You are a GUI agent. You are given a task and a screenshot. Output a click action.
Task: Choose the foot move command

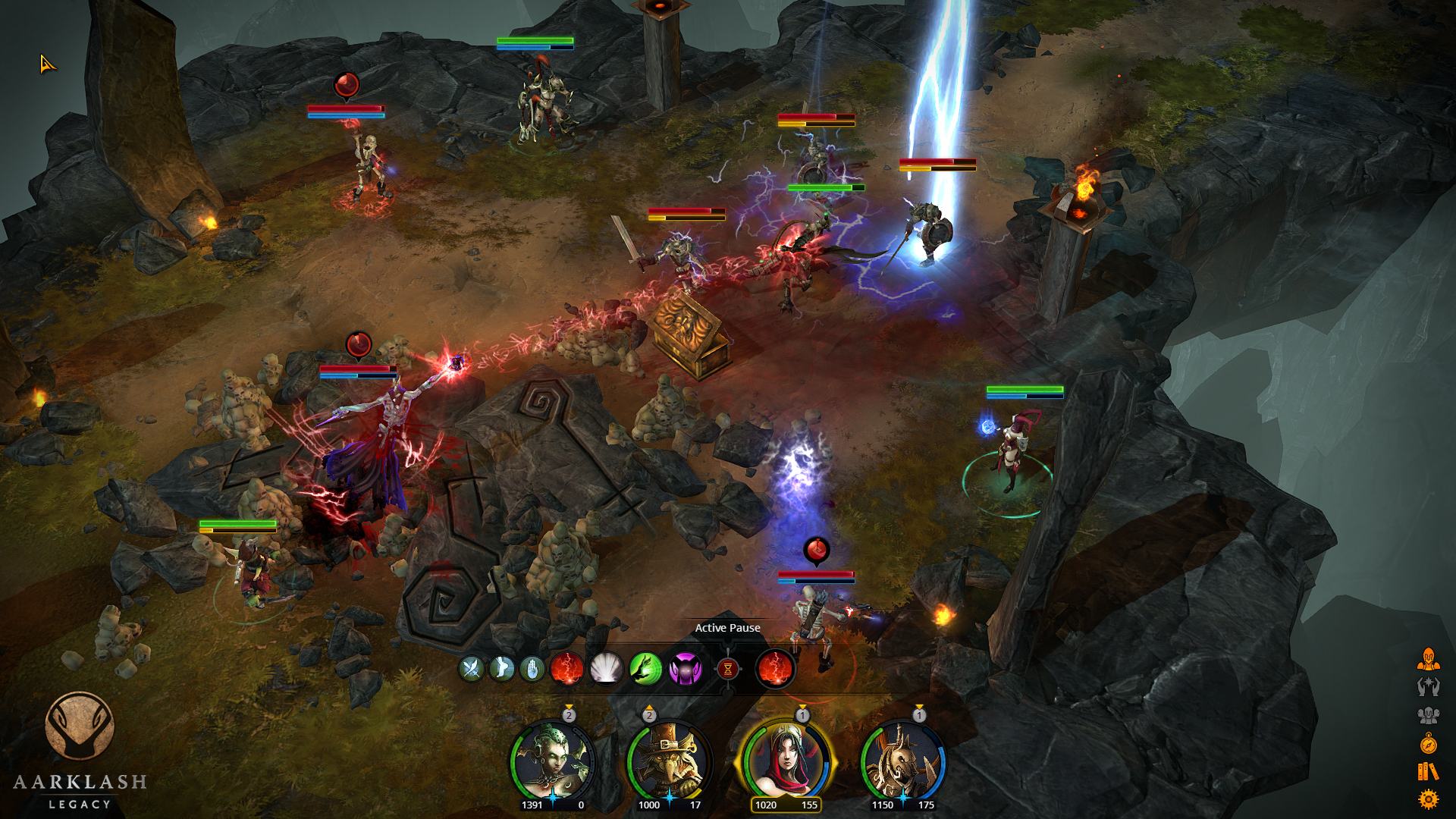point(502,669)
